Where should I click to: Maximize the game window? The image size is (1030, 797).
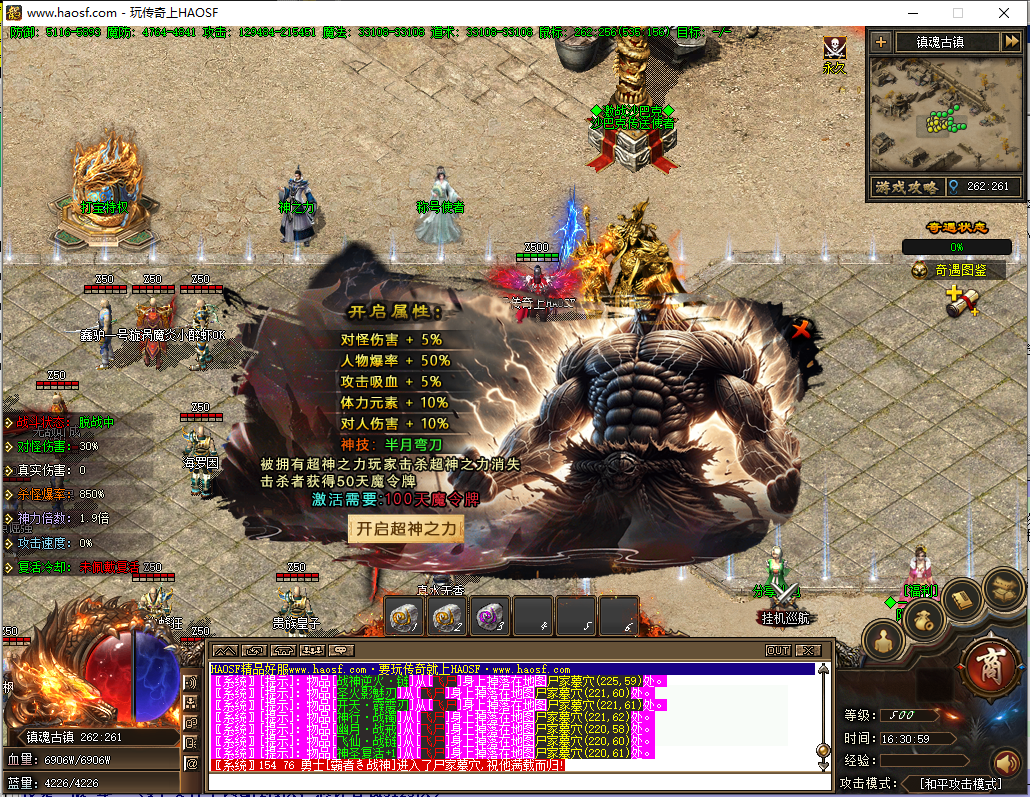(x=957, y=13)
